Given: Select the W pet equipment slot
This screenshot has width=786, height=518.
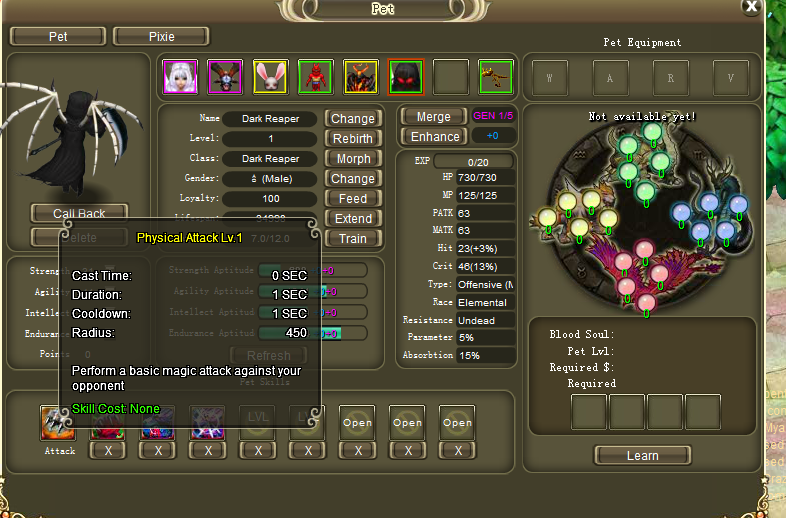Looking at the screenshot, I should coord(551,76).
